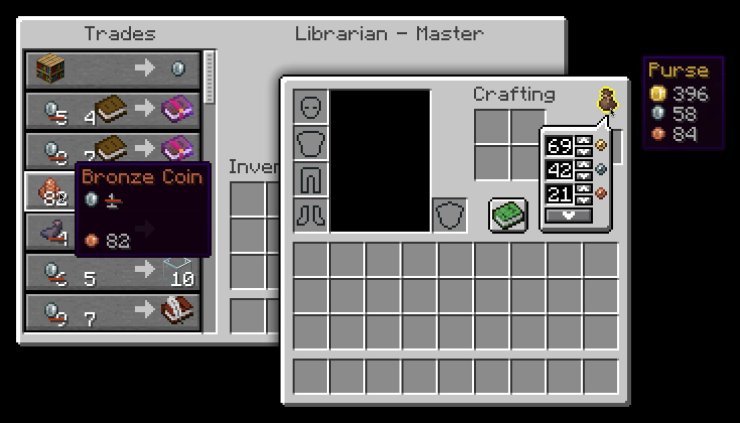The height and width of the screenshot is (423, 740).
Task: Select the boots armor slot
Action: [310, 215]
